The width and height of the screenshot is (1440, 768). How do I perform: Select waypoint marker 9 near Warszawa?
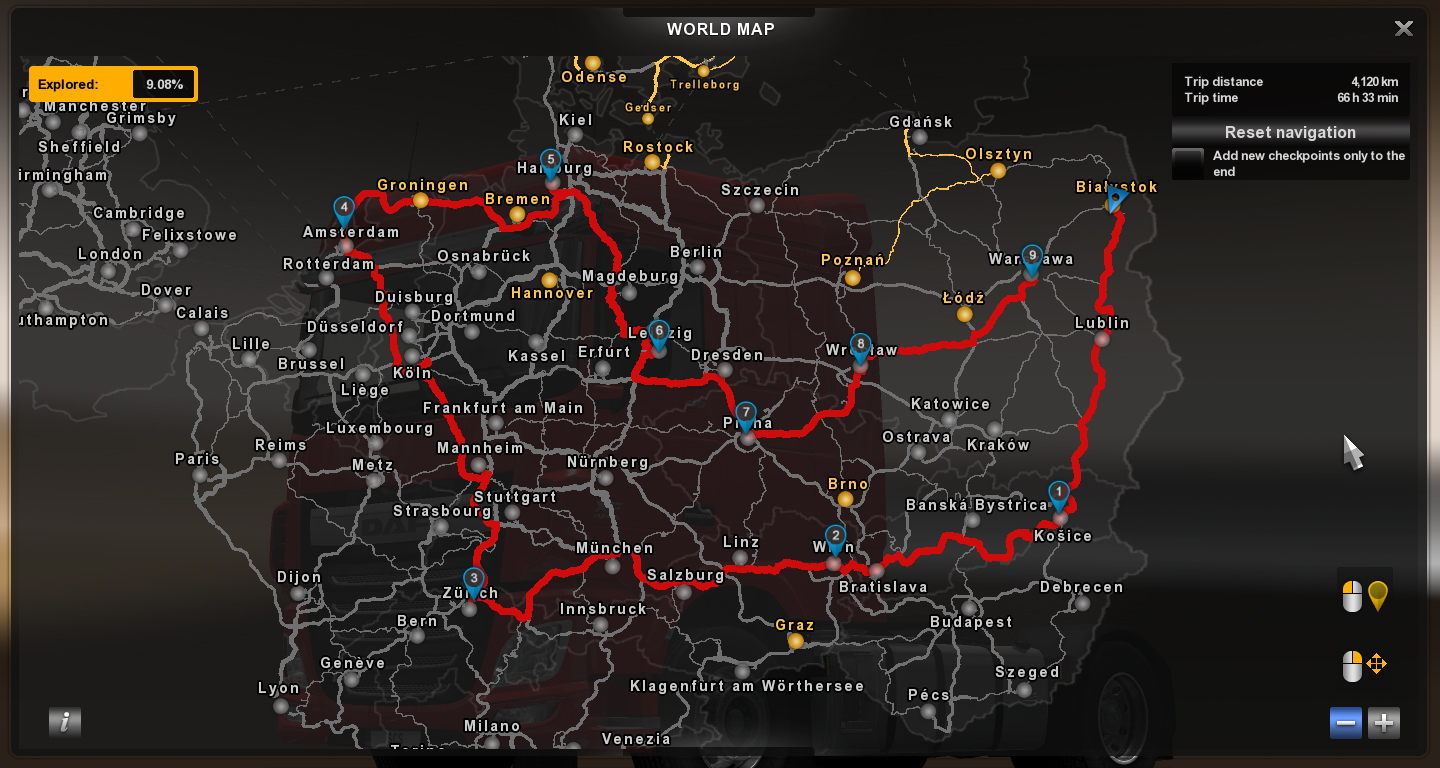(x=1032, y=257)
